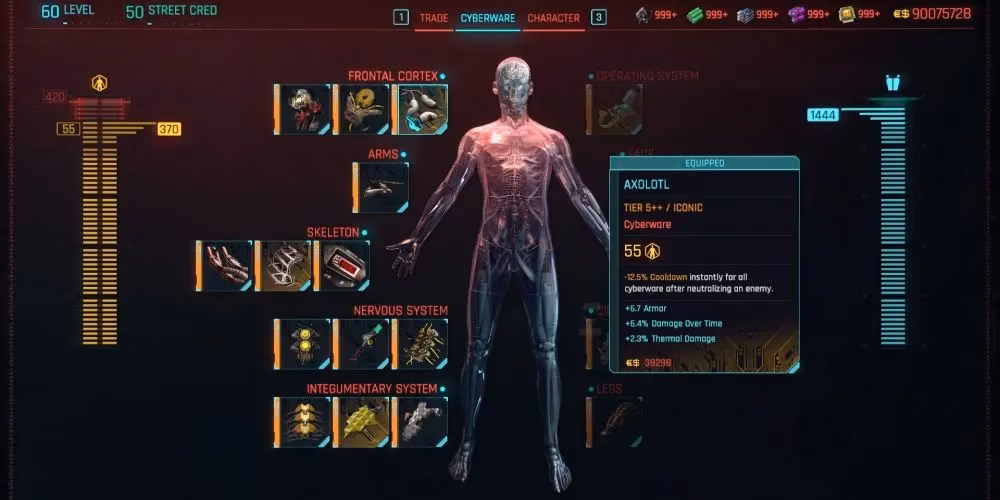This screenshot has height=500, width=1000.
Task: Pick the middle Nervous System cyberware slot
Action: [363, 343]
